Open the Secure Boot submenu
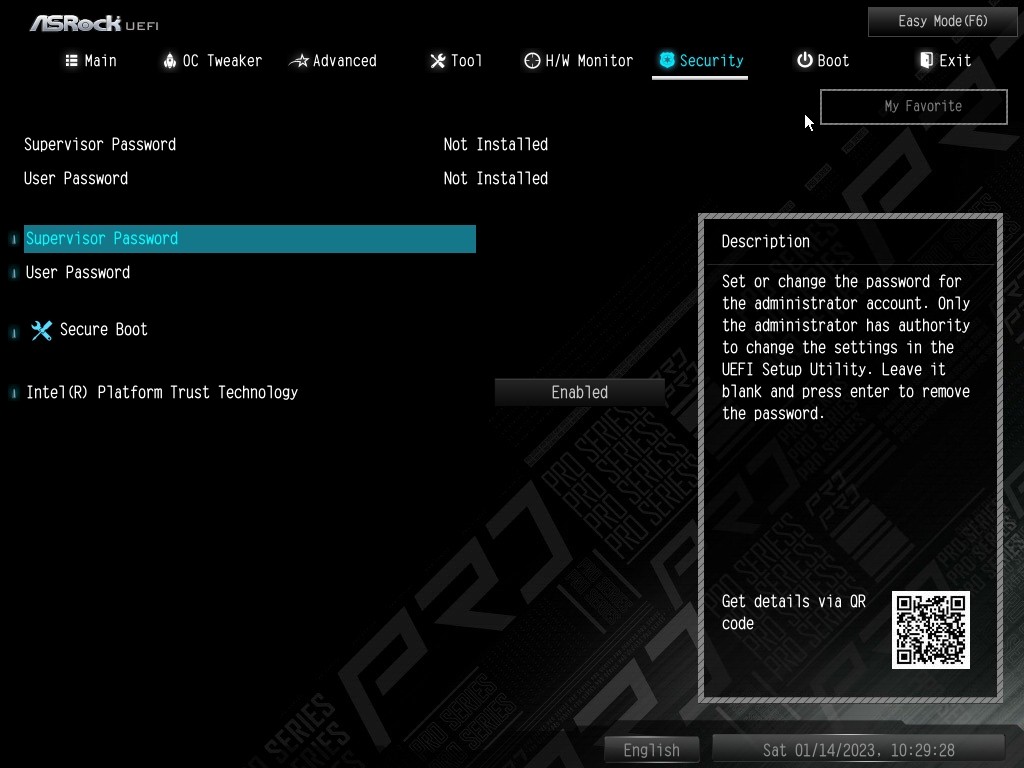 (x=103, y=330)
